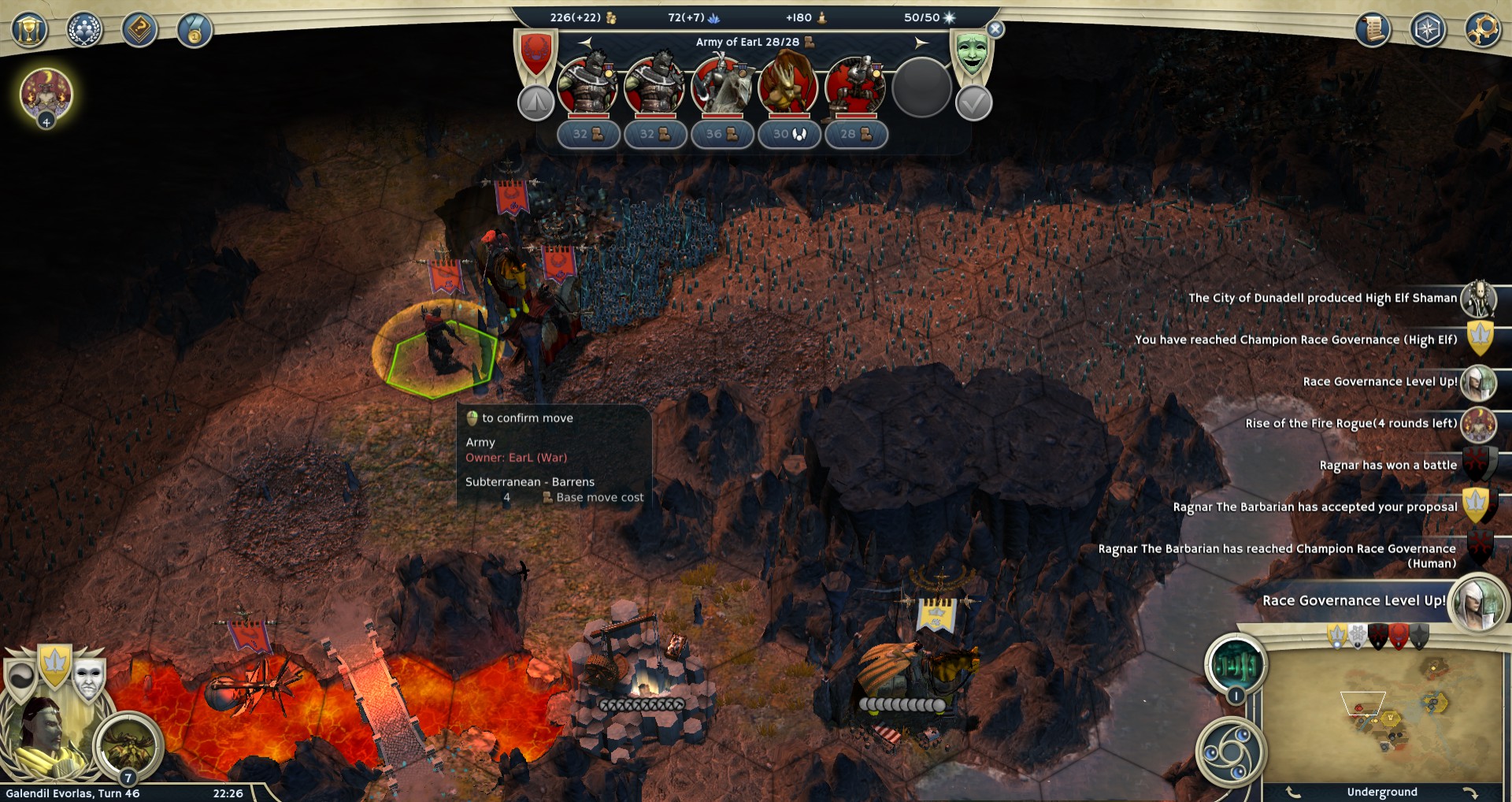
Task: Click the triple-orb end turn button
Action: tap(1230, 751)
